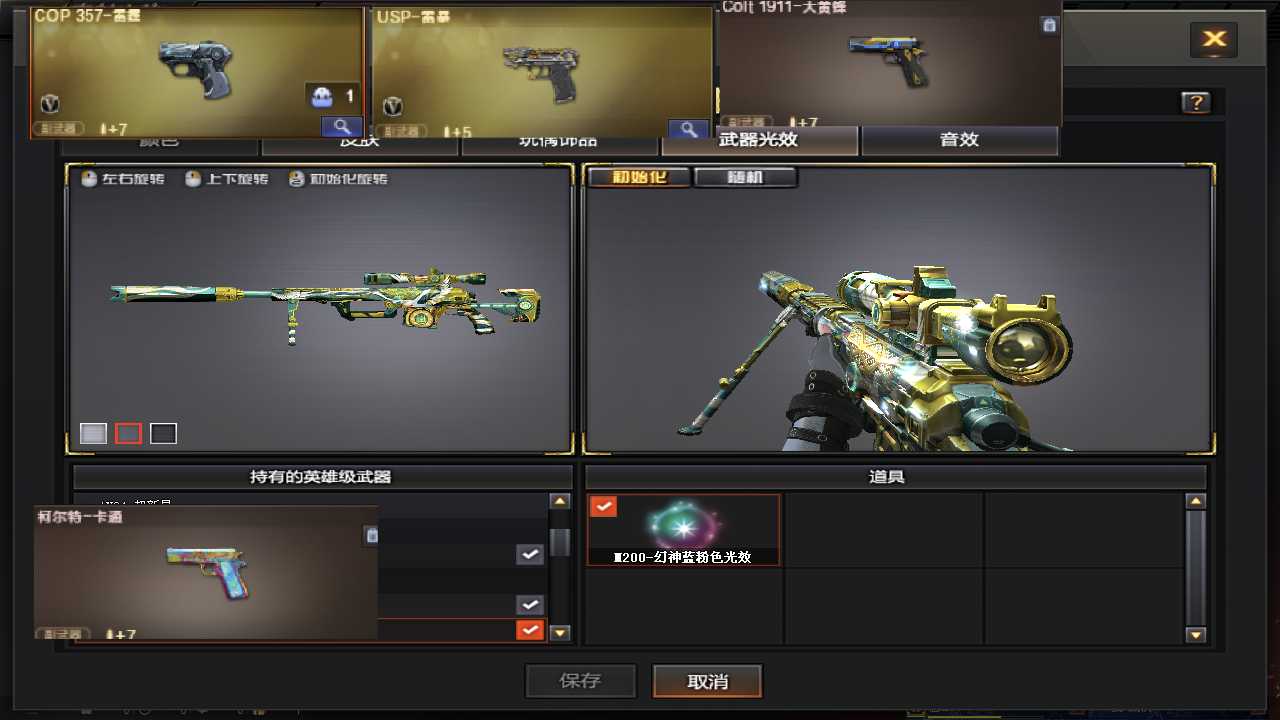Open the magnifier on the USP-雷暴 card
The image size is (1280, 720).
688,129
